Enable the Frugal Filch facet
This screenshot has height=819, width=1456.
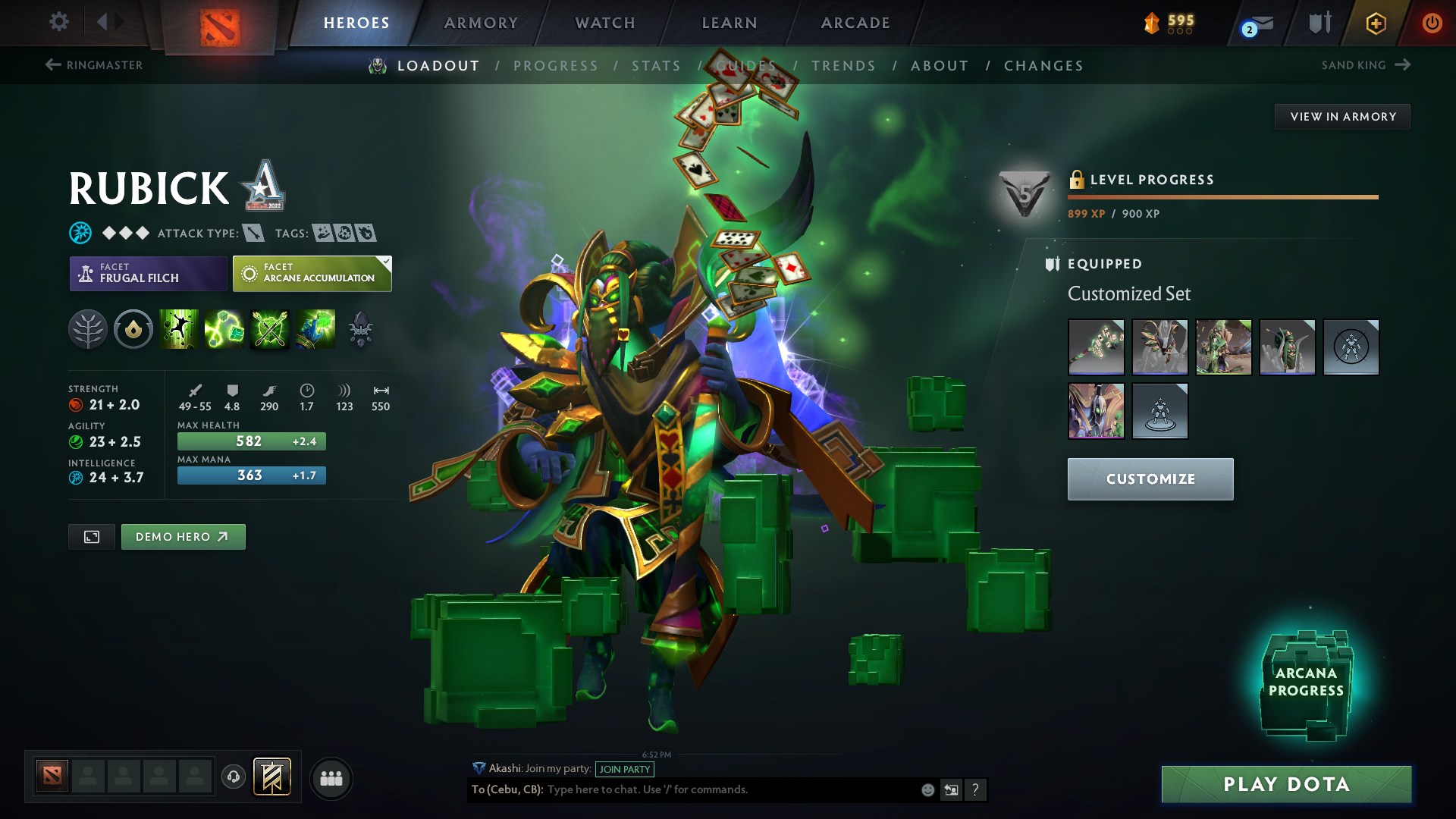pyautogui.click(x=148, y=273)
